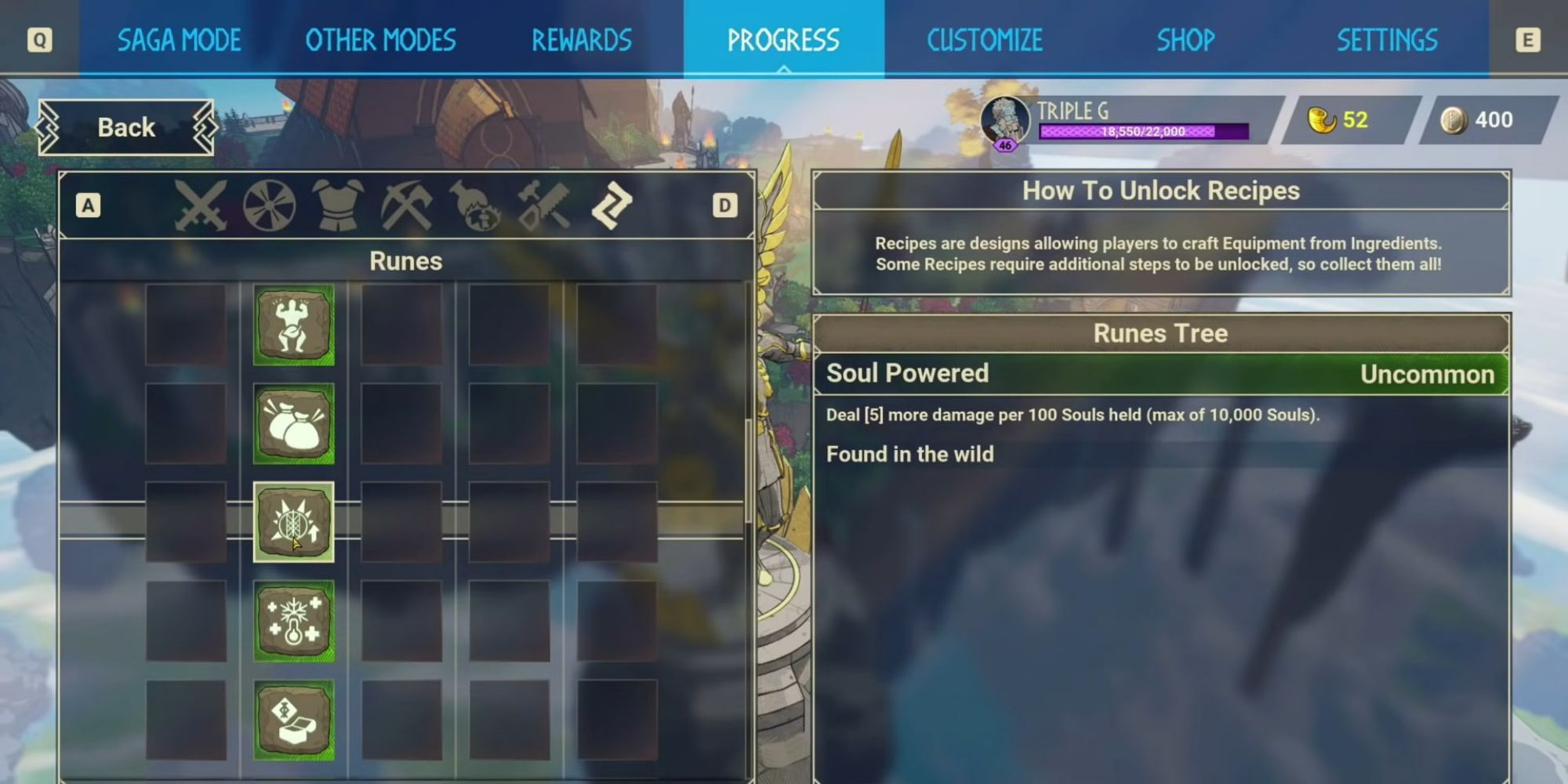Screen dimensions: 1568x784
Task: Click the Back button
Action: coord(125,126)
